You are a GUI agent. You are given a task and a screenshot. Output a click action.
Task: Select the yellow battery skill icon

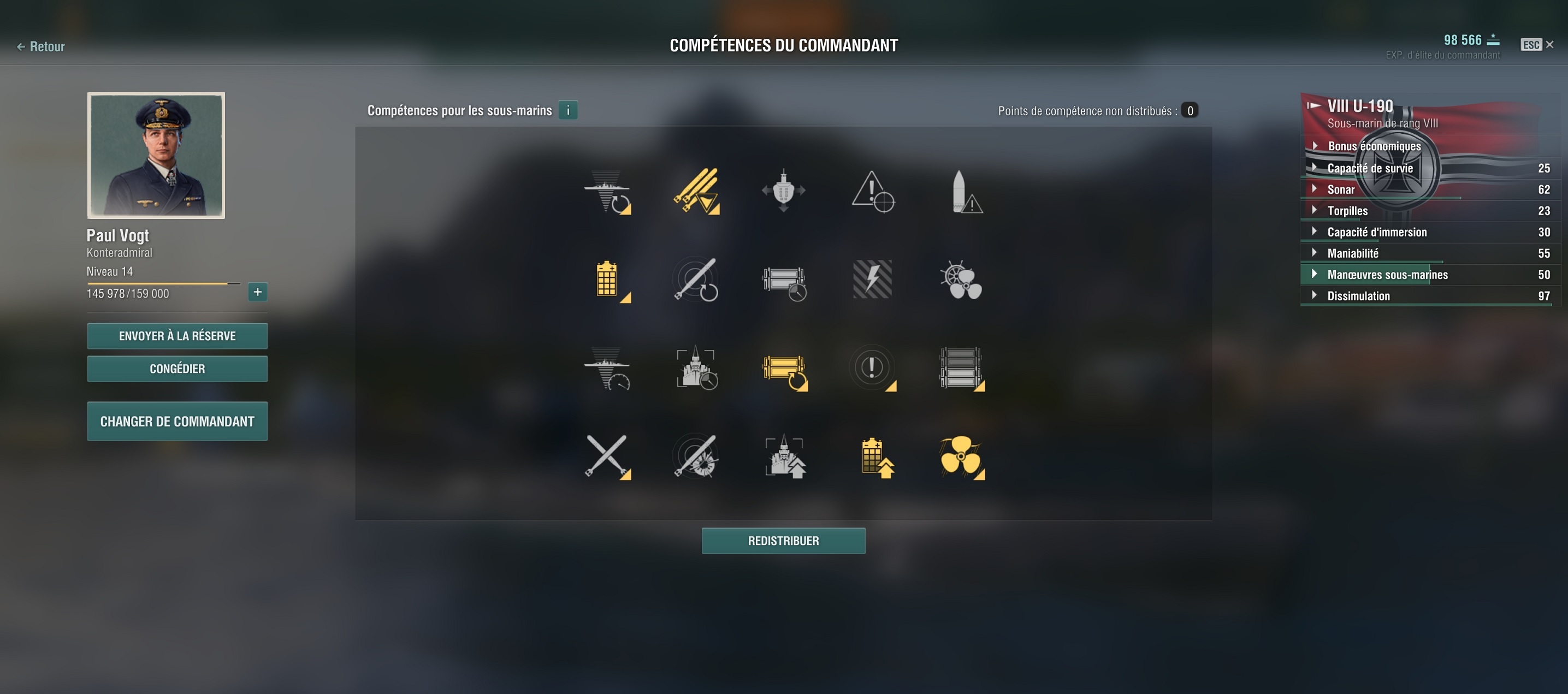tap(607, 280)
